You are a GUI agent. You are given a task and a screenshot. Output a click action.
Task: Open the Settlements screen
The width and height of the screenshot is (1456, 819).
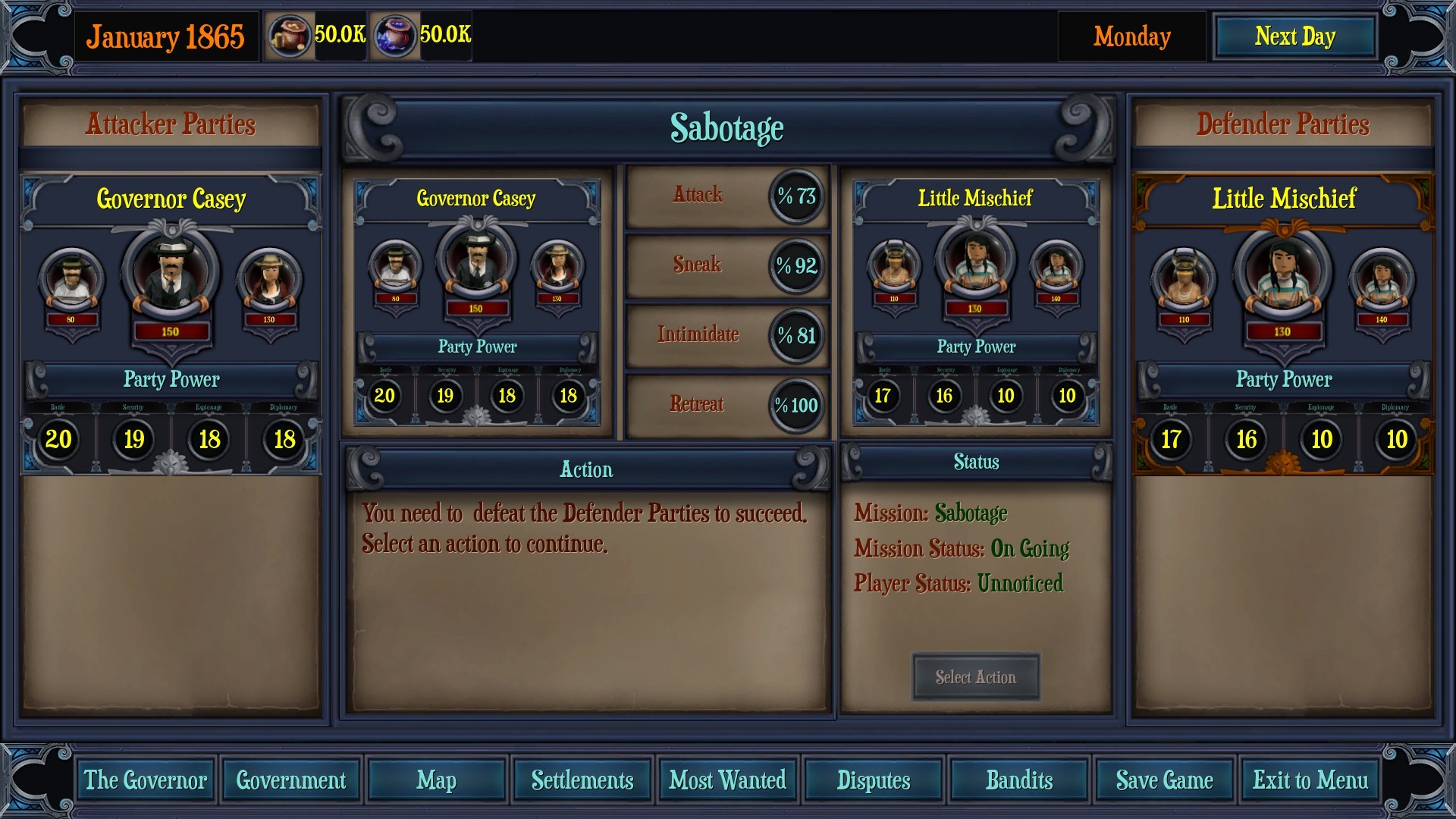581,780
